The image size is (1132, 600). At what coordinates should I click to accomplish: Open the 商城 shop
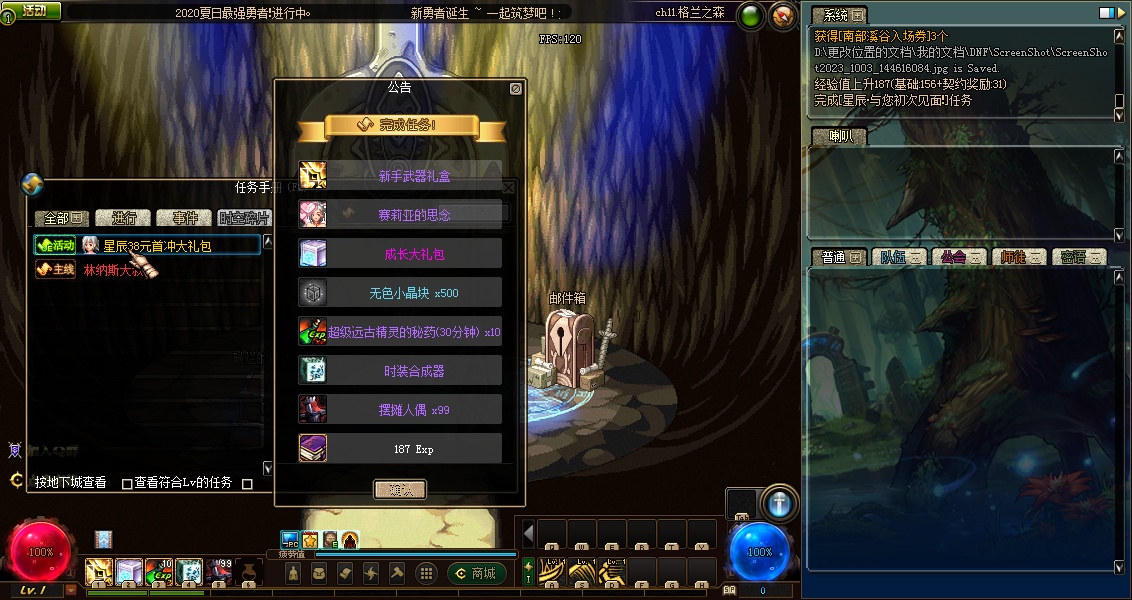click(476, 573)
